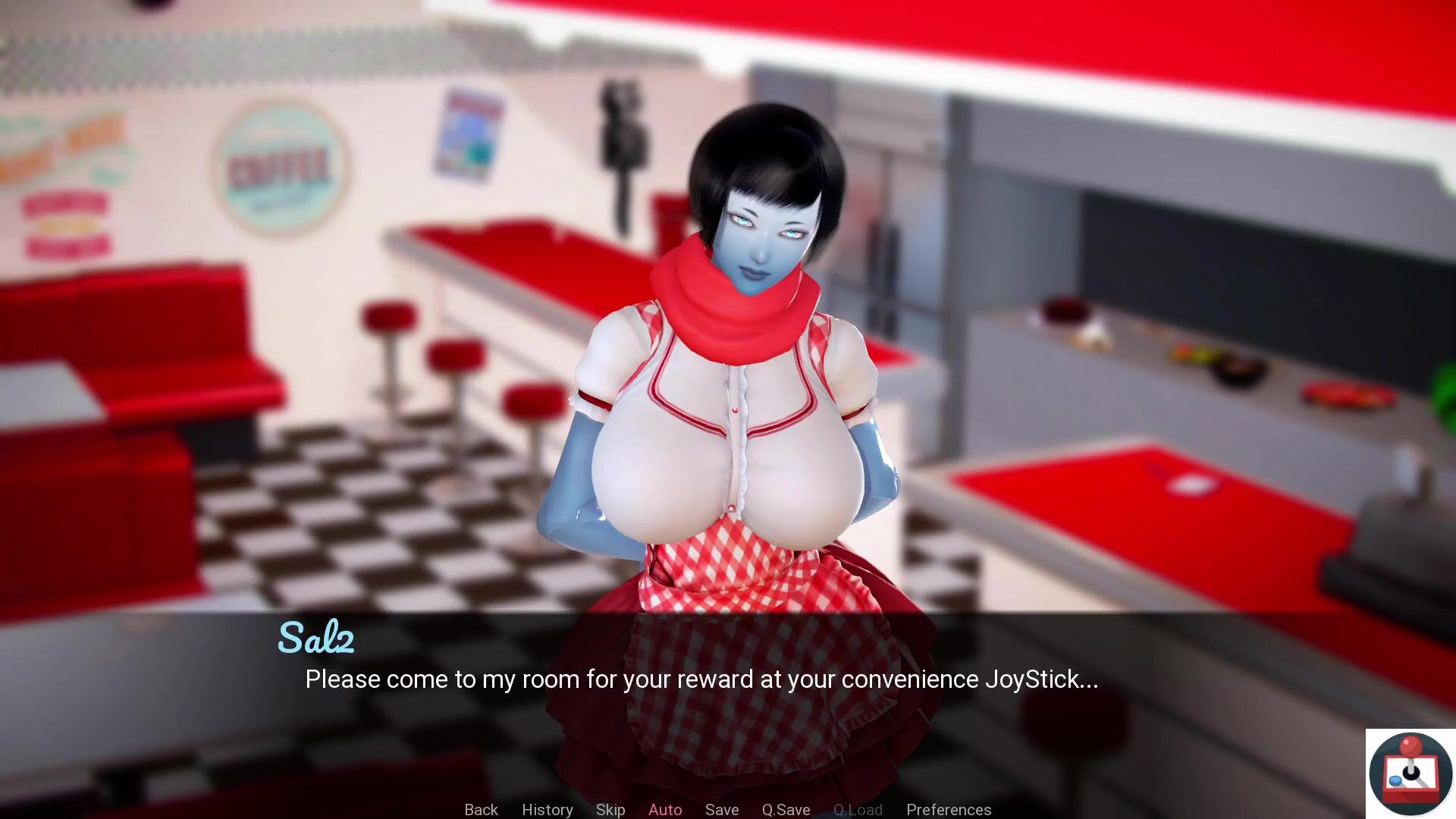
Task: Open the History log
Action: pos(547,809)
